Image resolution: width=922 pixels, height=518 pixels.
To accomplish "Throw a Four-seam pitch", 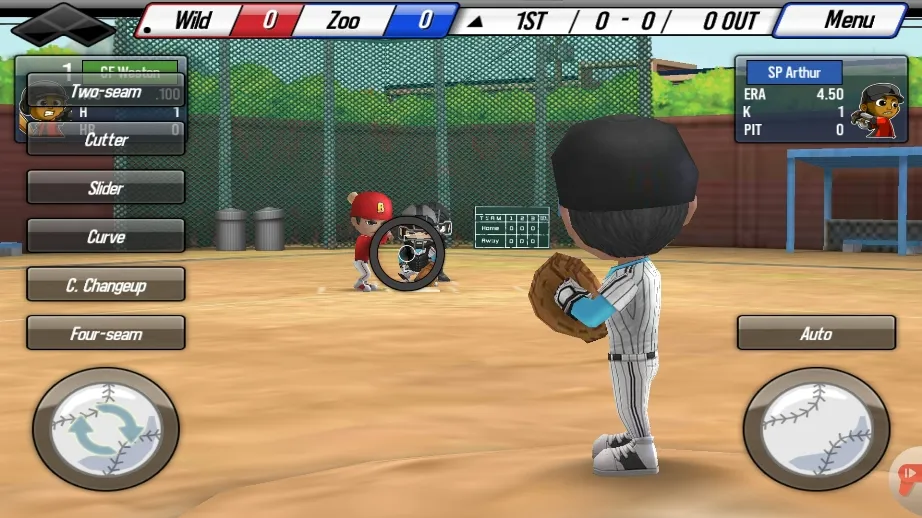I will tap(106, 334).
